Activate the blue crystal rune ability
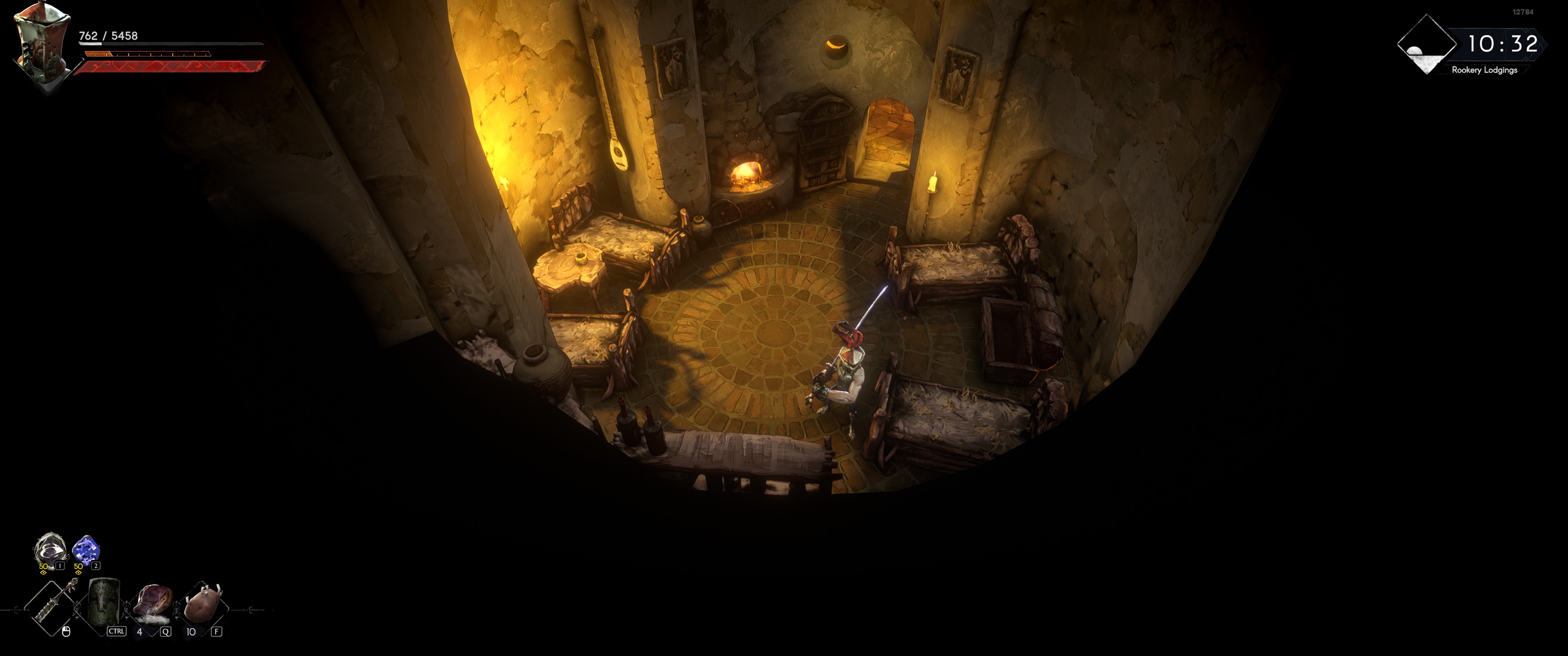The image size is (1568, 656). point(85,549)
